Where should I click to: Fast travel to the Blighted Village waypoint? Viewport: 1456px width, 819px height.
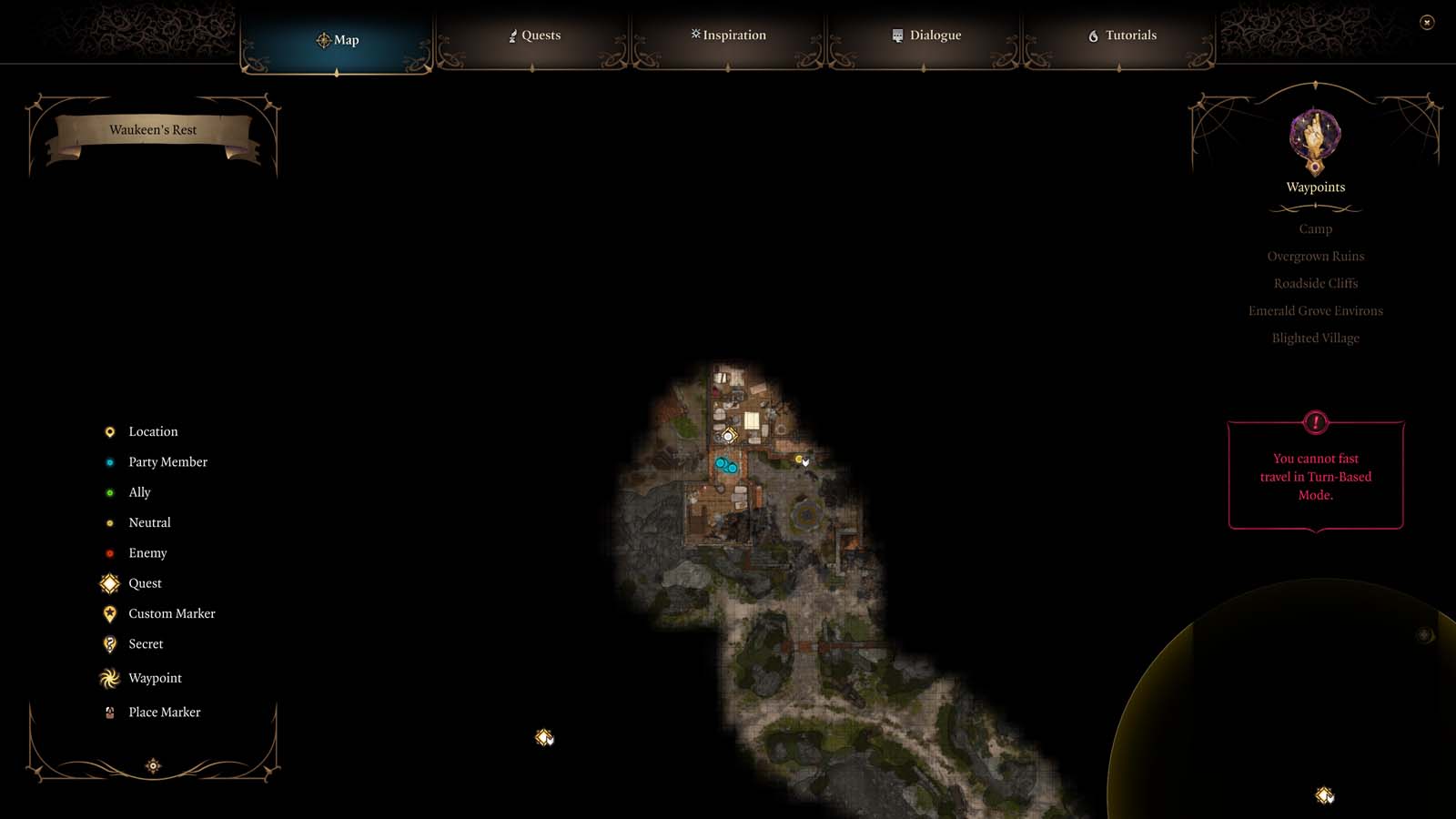point(1316,338)
